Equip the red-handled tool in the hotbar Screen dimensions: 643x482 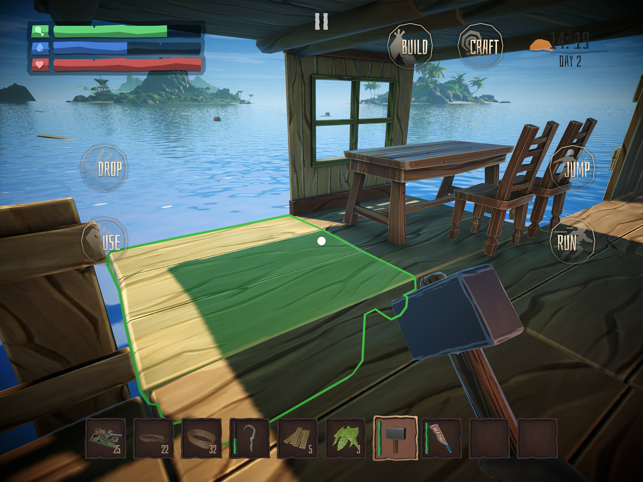[442, 438]
